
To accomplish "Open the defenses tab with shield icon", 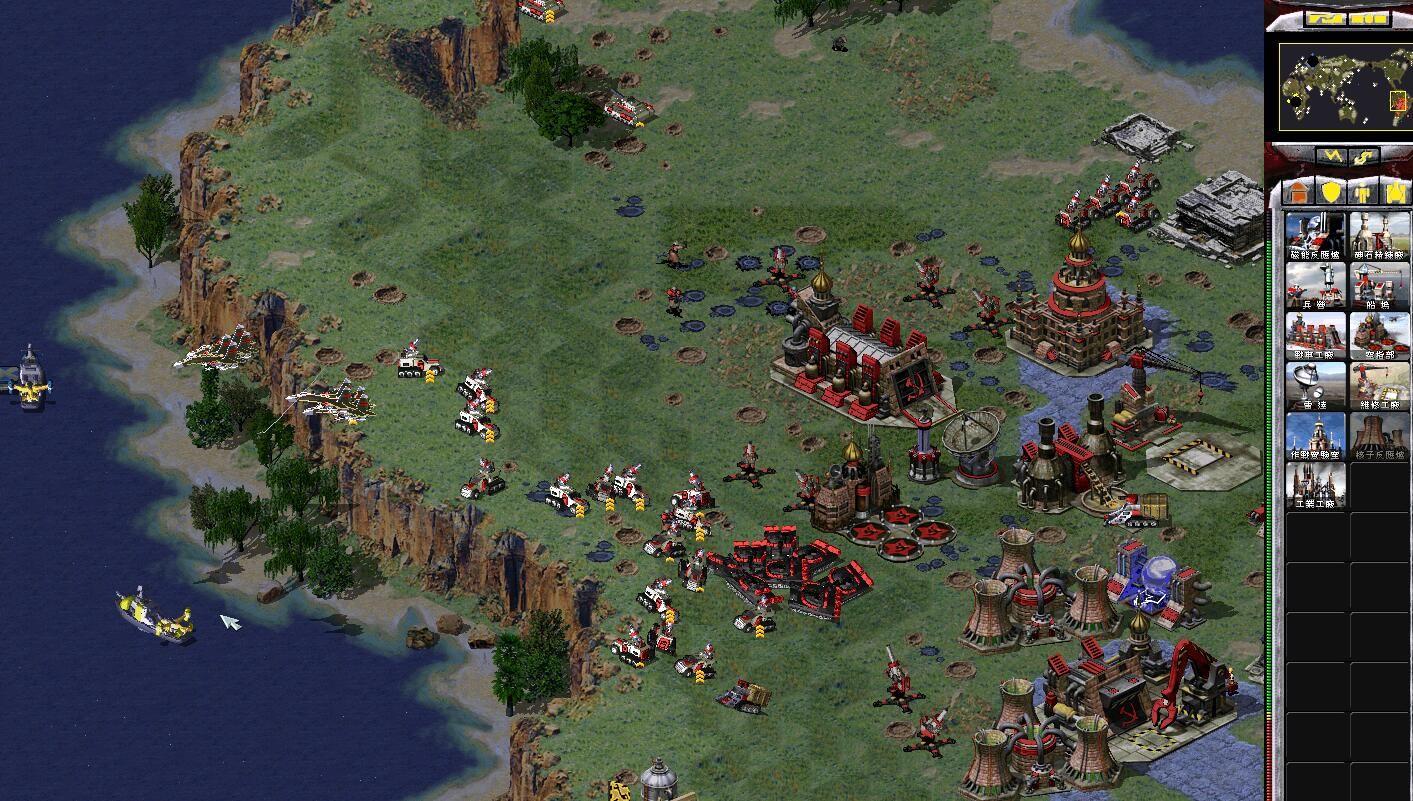I will pos(1331,191).
